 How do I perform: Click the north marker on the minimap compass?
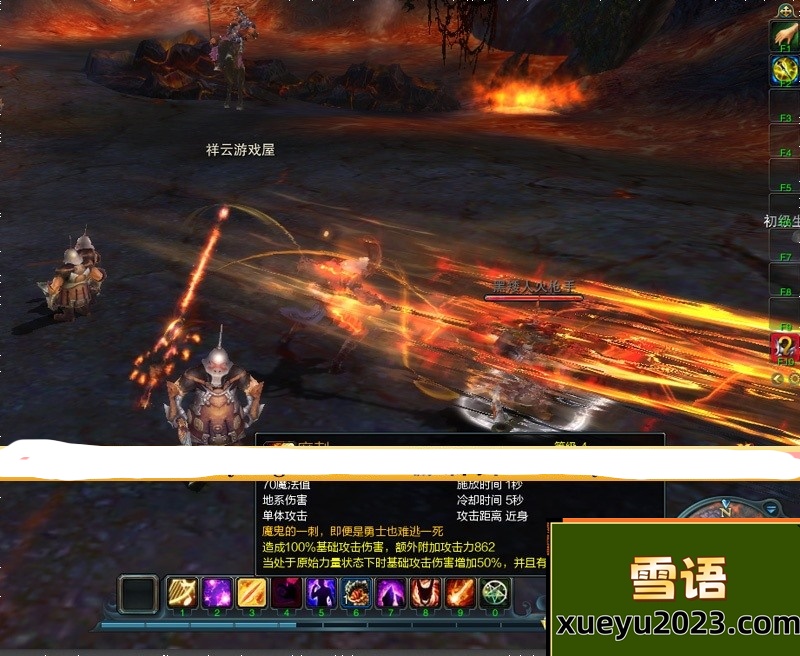click(726, 511)
